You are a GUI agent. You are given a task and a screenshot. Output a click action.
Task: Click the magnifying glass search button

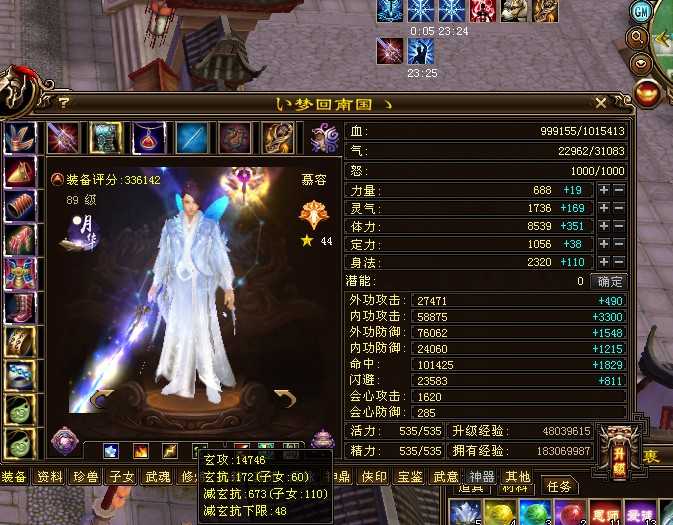[638, 38]
